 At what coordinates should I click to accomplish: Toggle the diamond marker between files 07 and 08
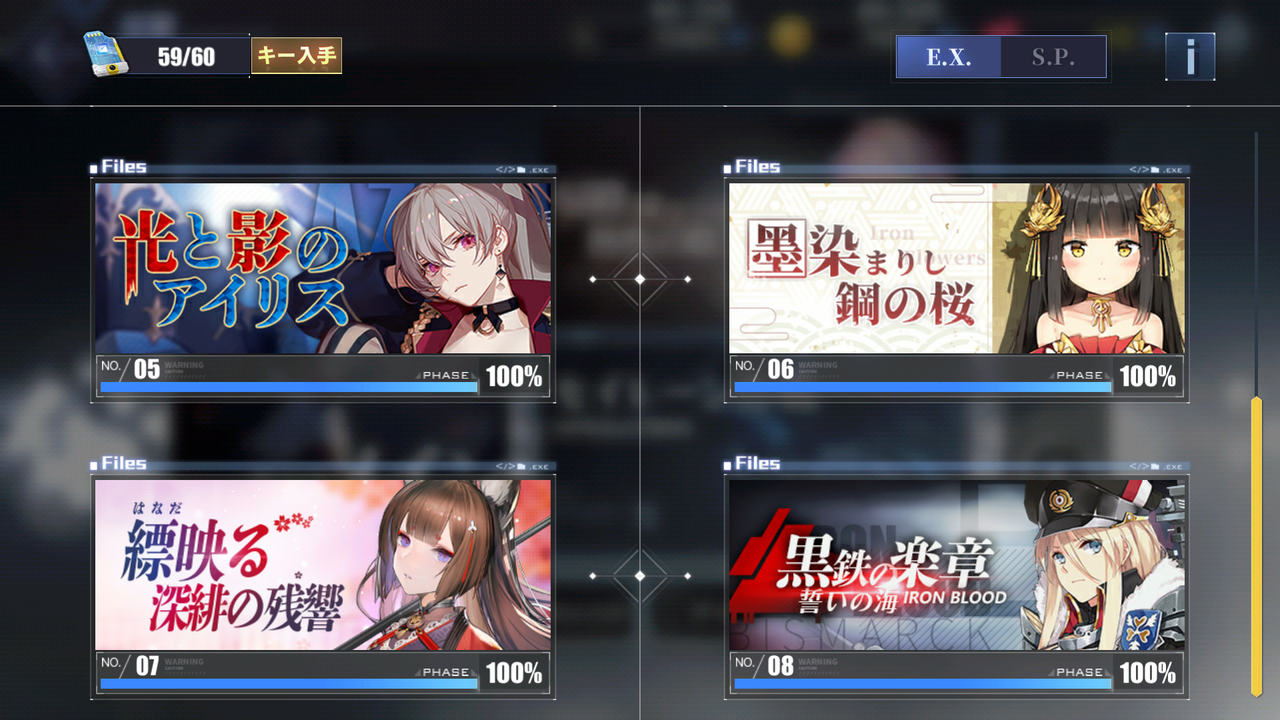pos(639,576)
